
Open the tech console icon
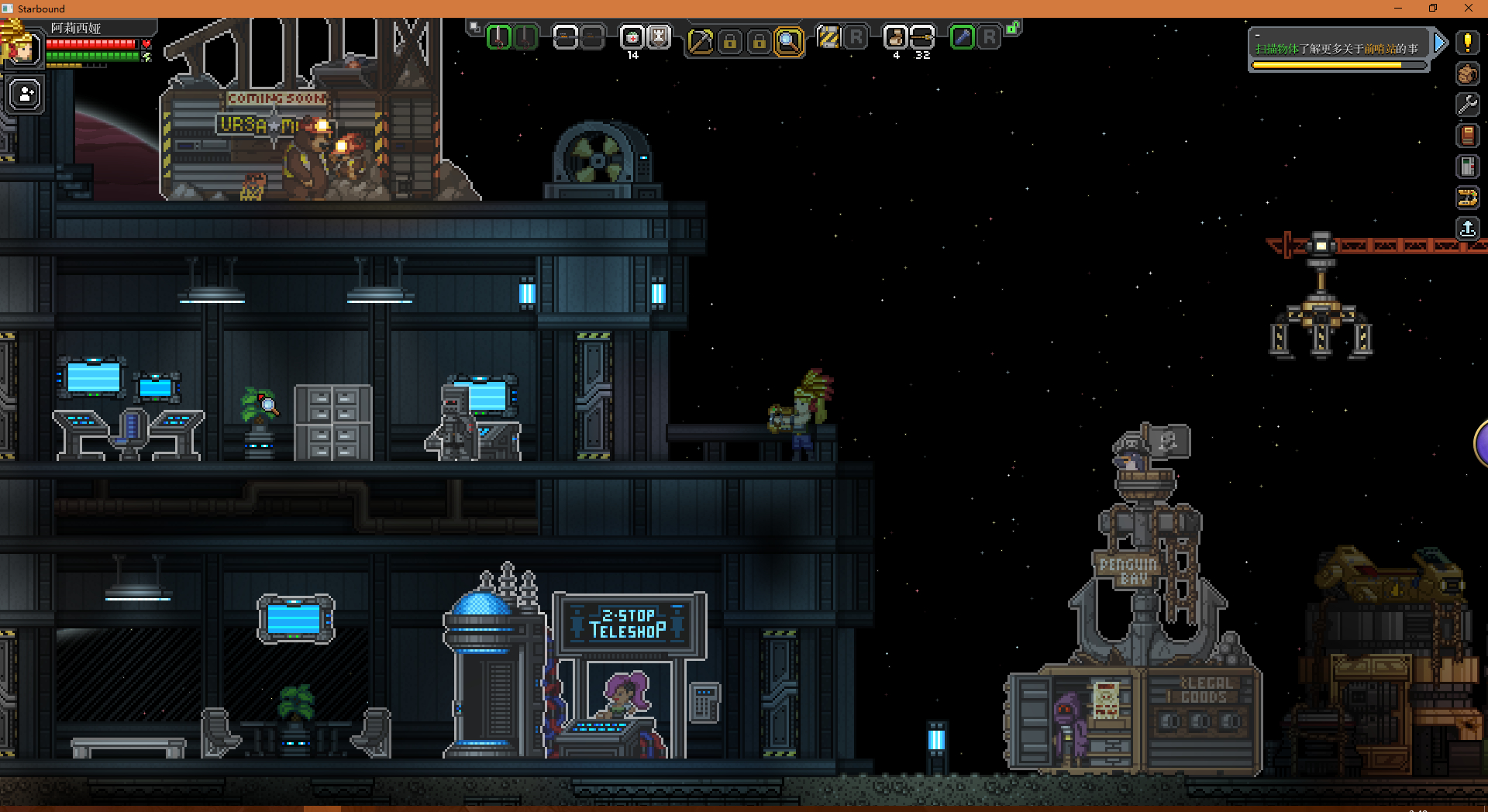pyautogui.click(x=1467, y=167)
